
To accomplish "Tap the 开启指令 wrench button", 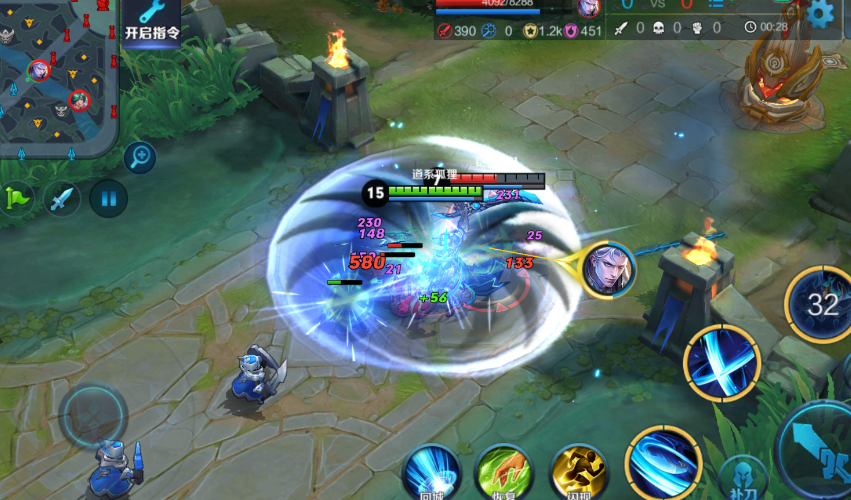I will coord(152,20).
